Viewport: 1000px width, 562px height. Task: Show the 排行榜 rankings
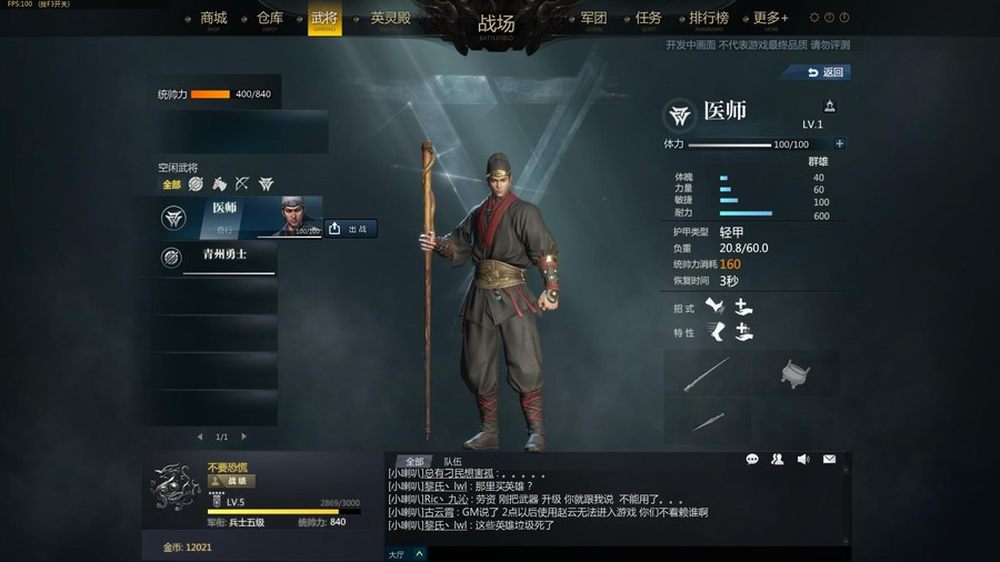(x=709, y=18)
